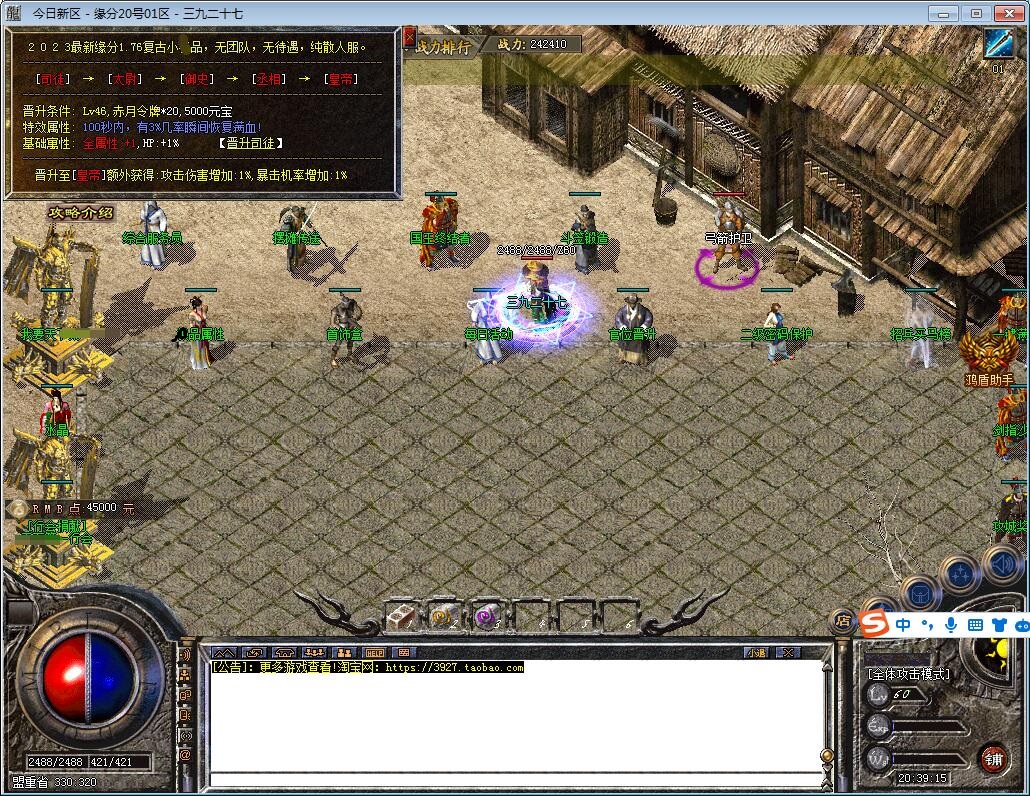Close the chat box with its X button
Screen dimensions: 1030x796
[x=789, y=652]
